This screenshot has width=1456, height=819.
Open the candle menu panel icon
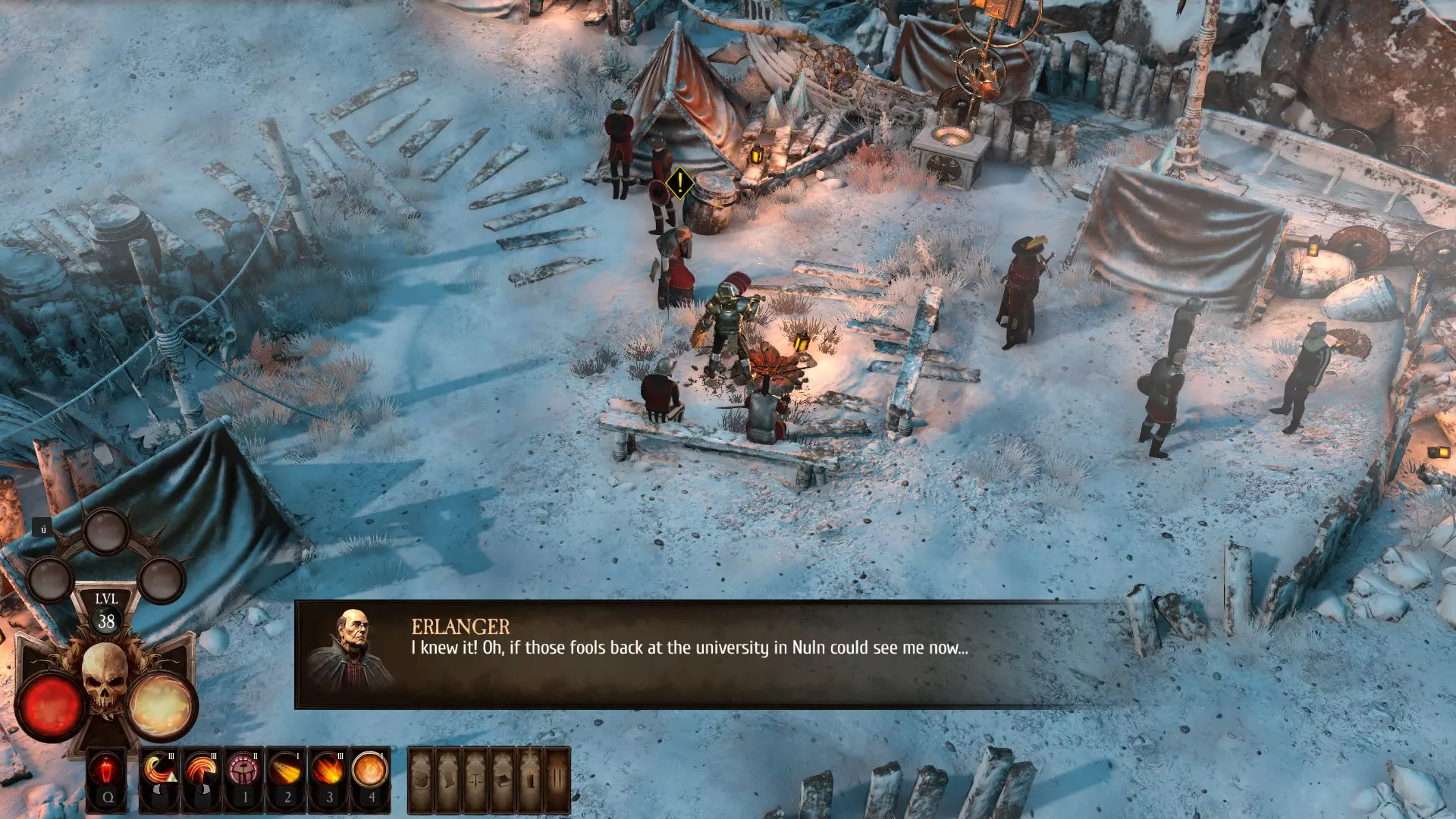(x=530, y=779)
